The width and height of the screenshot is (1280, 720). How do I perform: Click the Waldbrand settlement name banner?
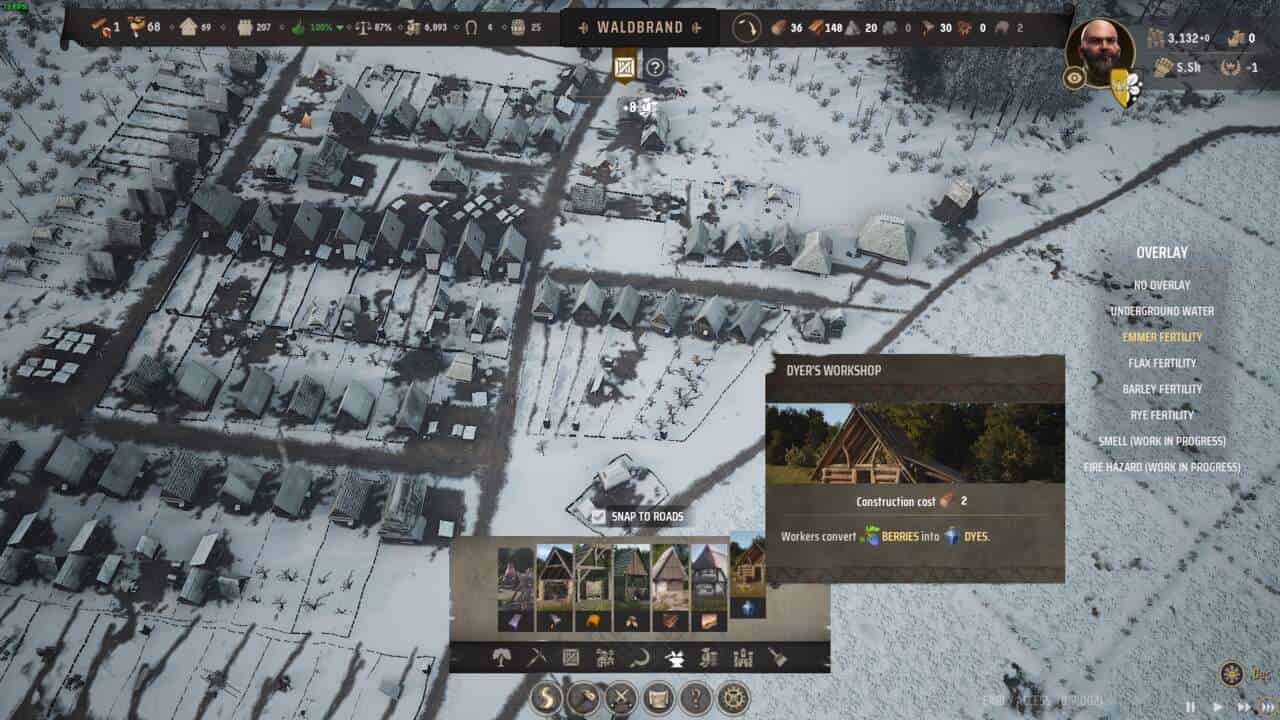click(640, 27)
